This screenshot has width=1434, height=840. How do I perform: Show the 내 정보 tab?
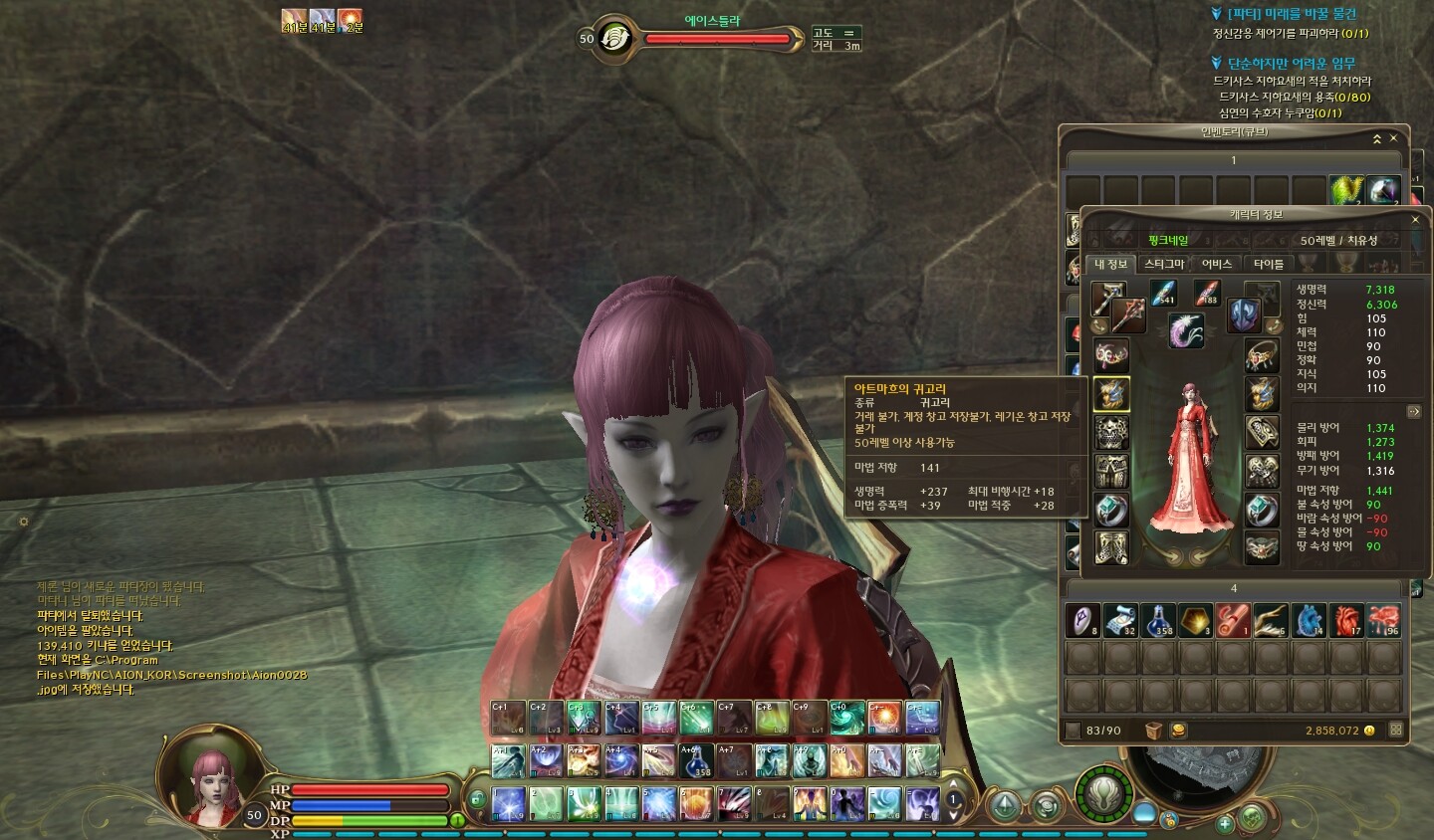click(1110, 264)
